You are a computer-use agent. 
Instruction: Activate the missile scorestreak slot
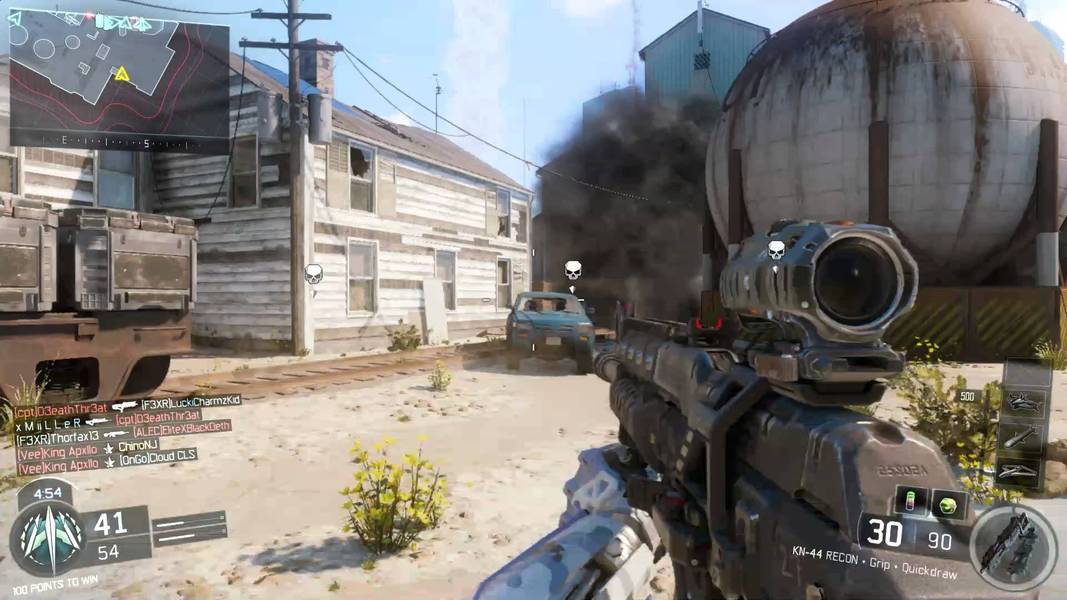(x=1022, y=436)
